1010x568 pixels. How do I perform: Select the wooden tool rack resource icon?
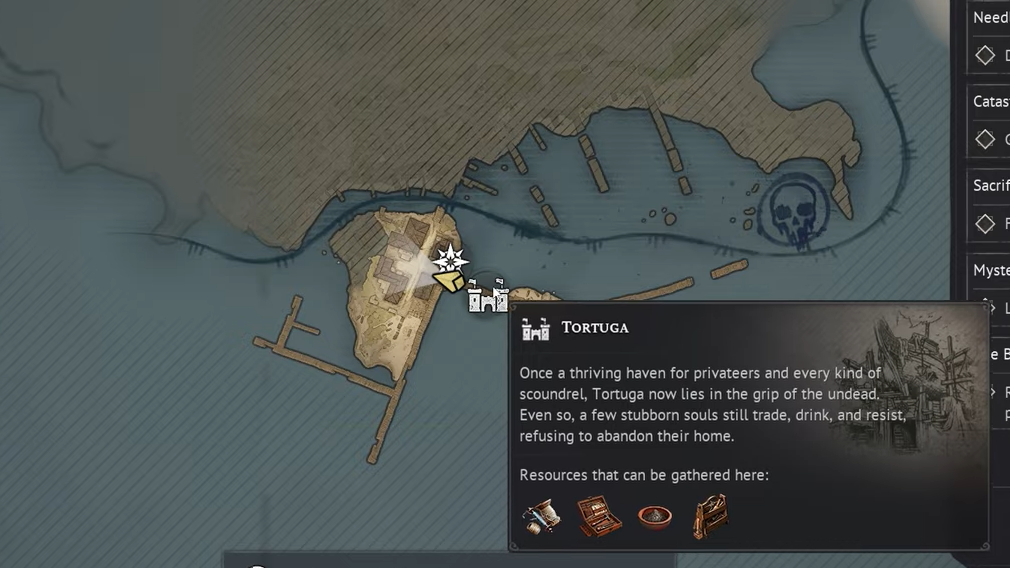710,517
